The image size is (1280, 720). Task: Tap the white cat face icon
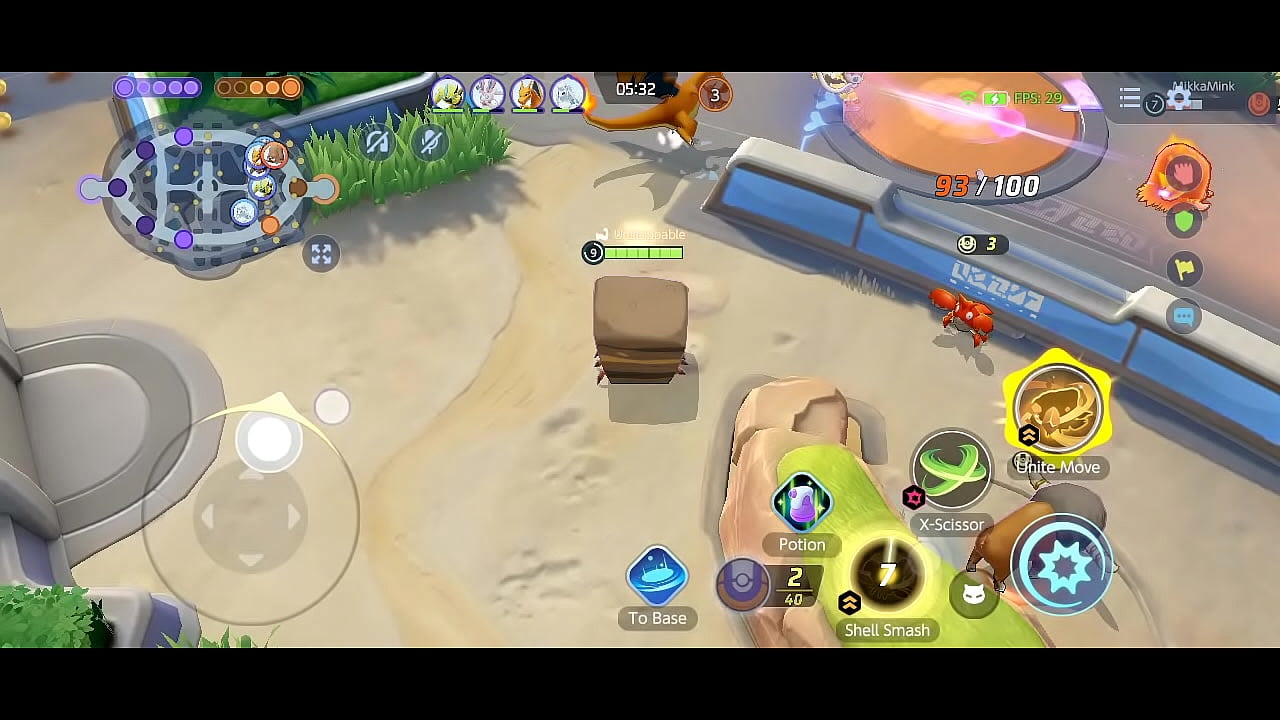click(x=973, y=596)
